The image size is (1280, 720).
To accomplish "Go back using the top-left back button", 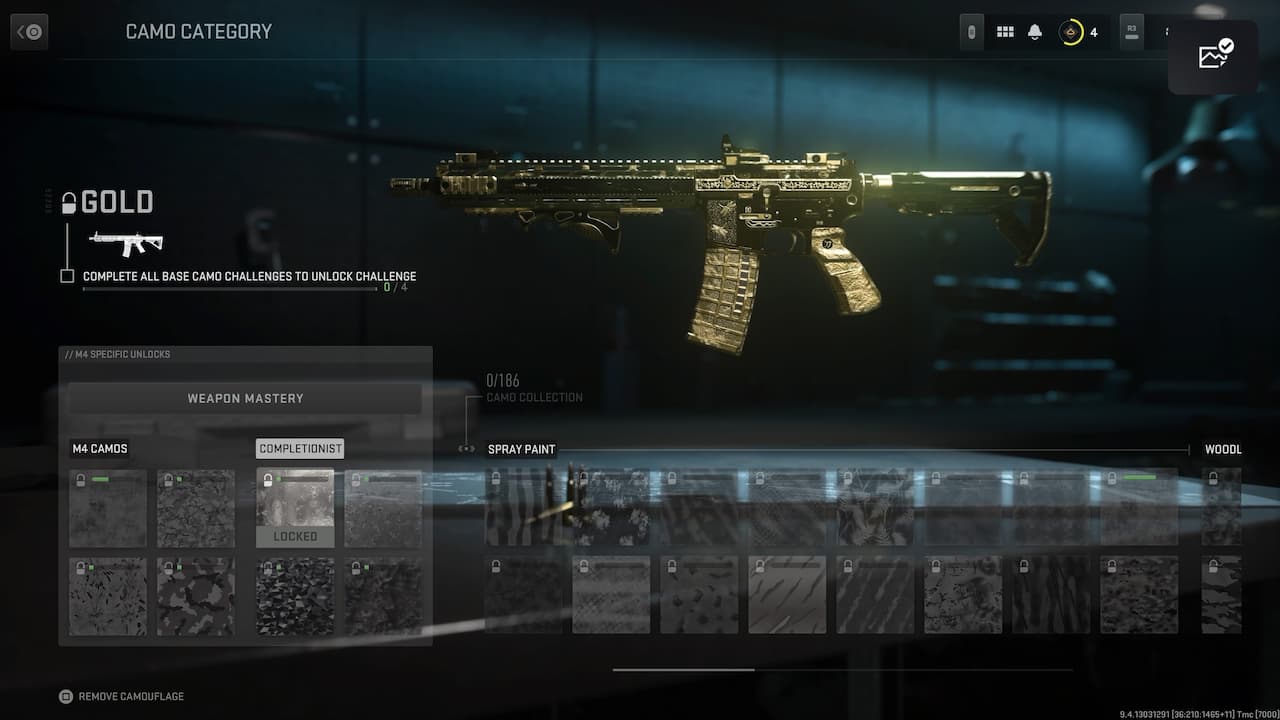I will (x=29, y=32).
